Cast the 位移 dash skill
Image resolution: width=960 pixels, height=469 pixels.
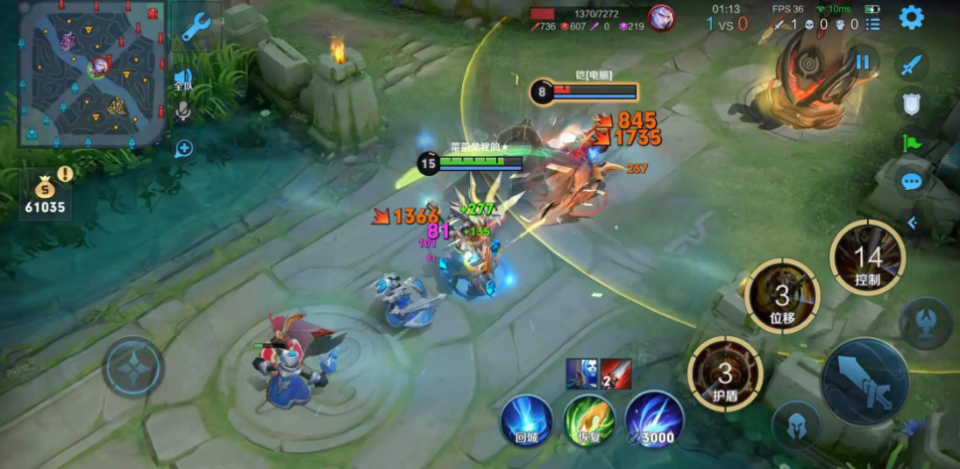click(x=783, y=294)
